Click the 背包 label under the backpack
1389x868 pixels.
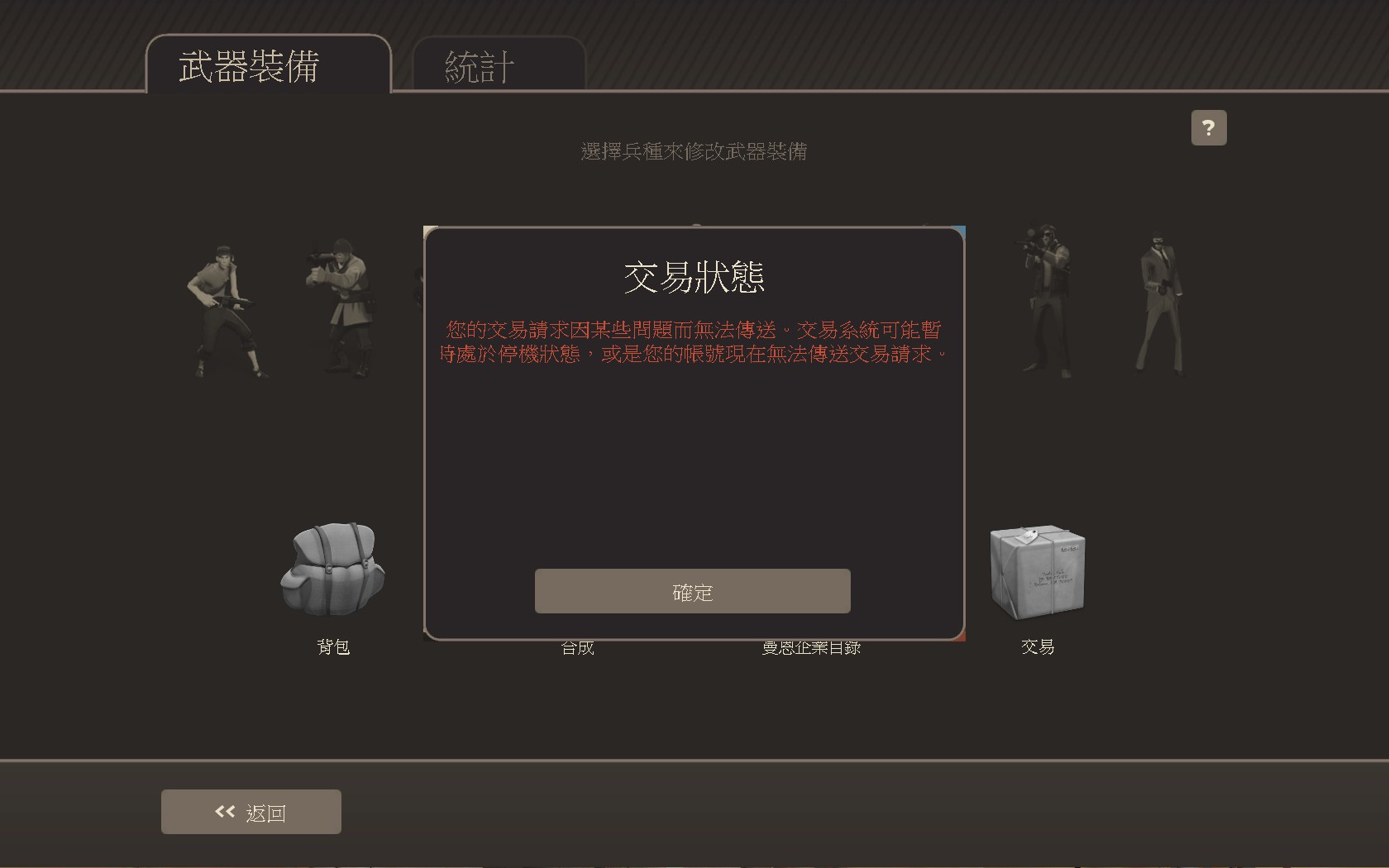333,648
